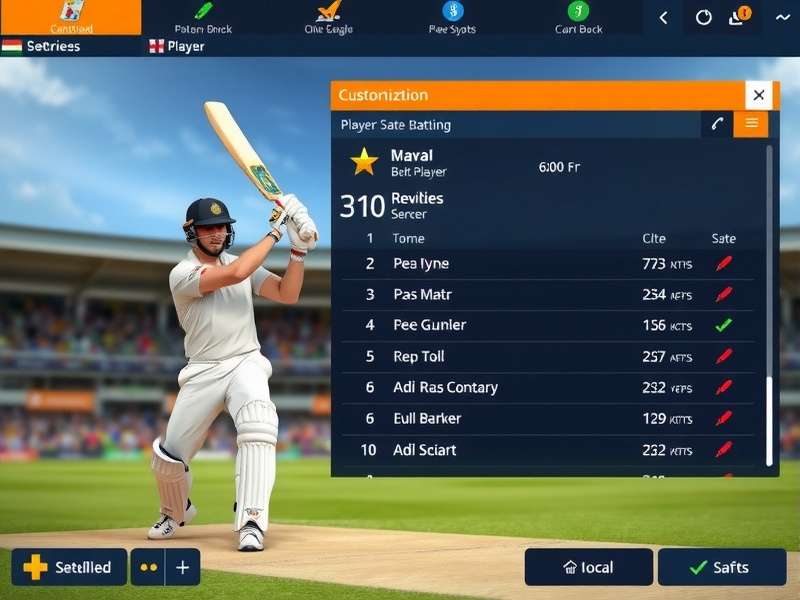The image size is (800, 600).
Task: Go back with the left arrow
Action: [x=664, y=17]
